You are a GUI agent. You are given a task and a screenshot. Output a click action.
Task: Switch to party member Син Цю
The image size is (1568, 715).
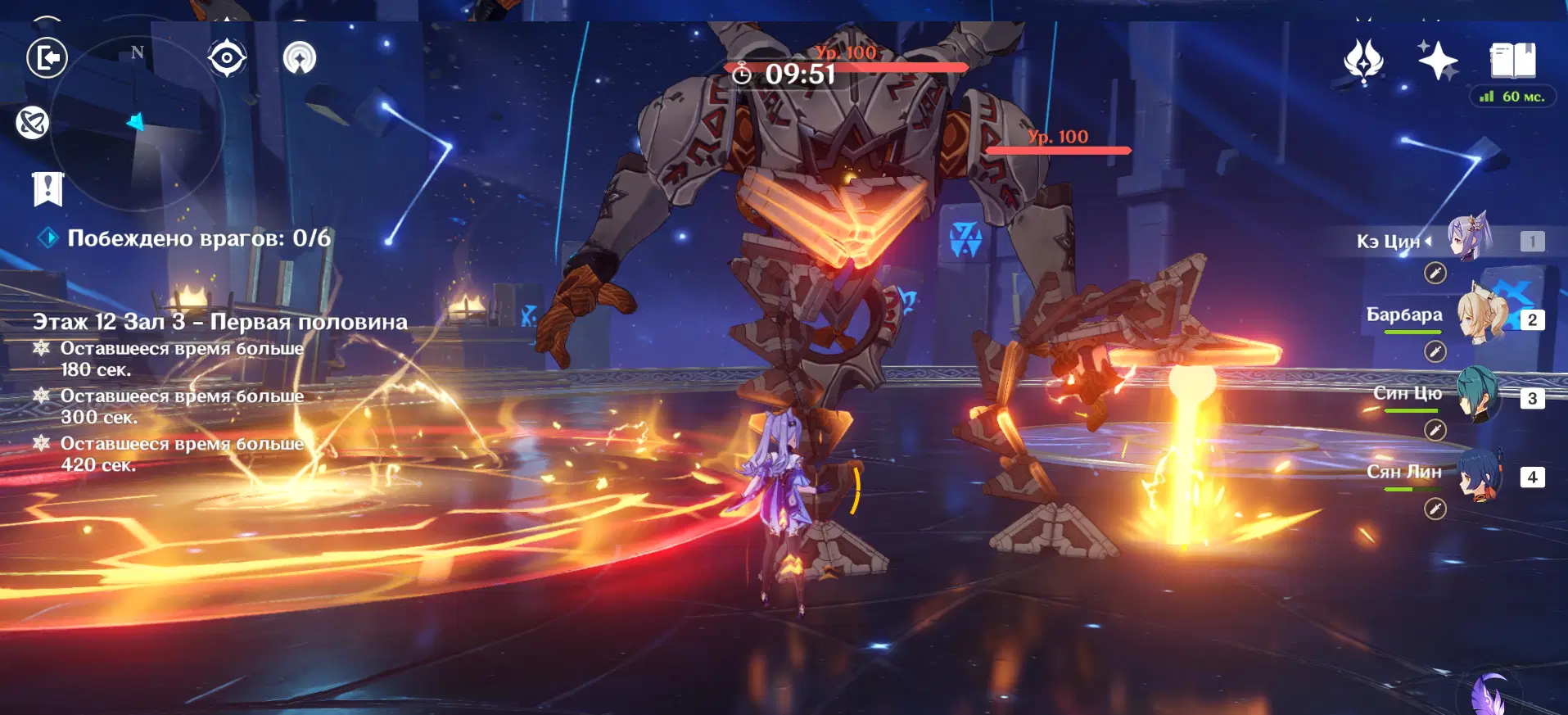[1479, 396]
